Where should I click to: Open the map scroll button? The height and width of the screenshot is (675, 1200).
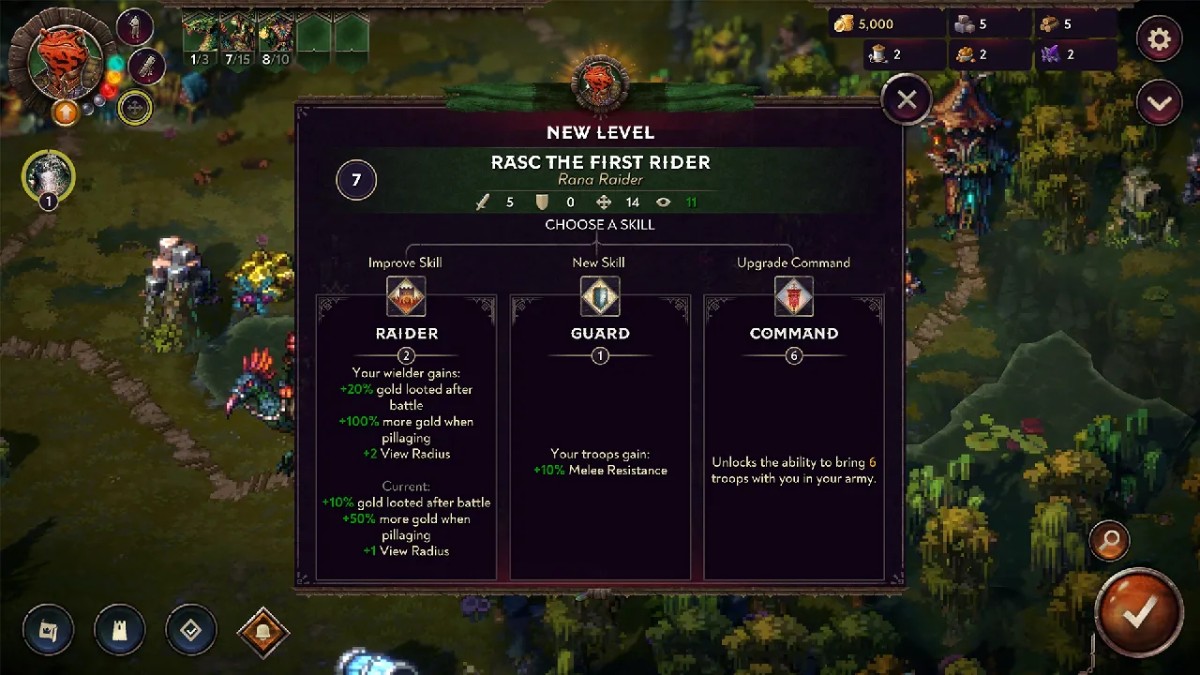(x=48, y=630)
